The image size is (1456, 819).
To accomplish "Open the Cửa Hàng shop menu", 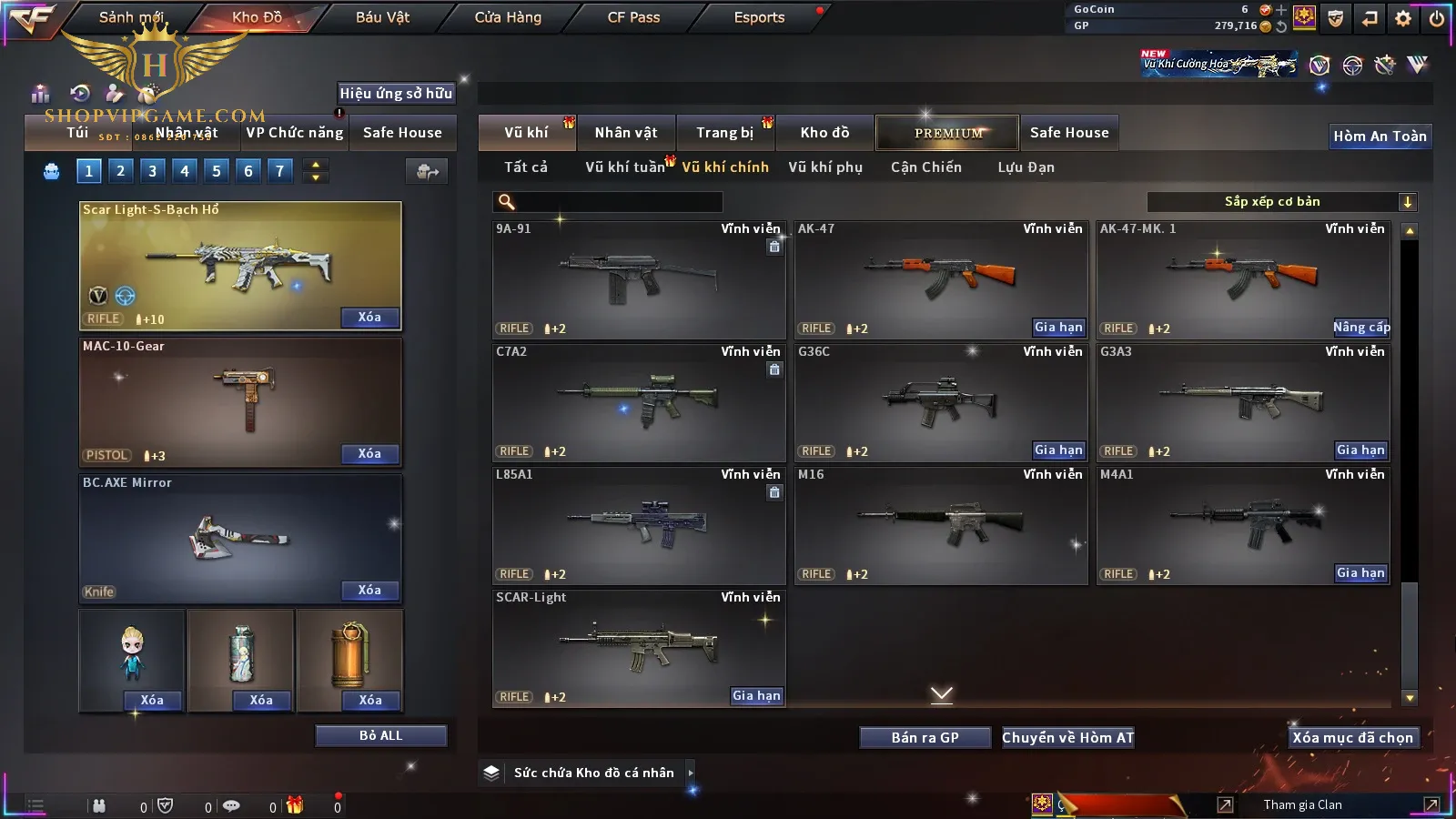I will 508,17.
